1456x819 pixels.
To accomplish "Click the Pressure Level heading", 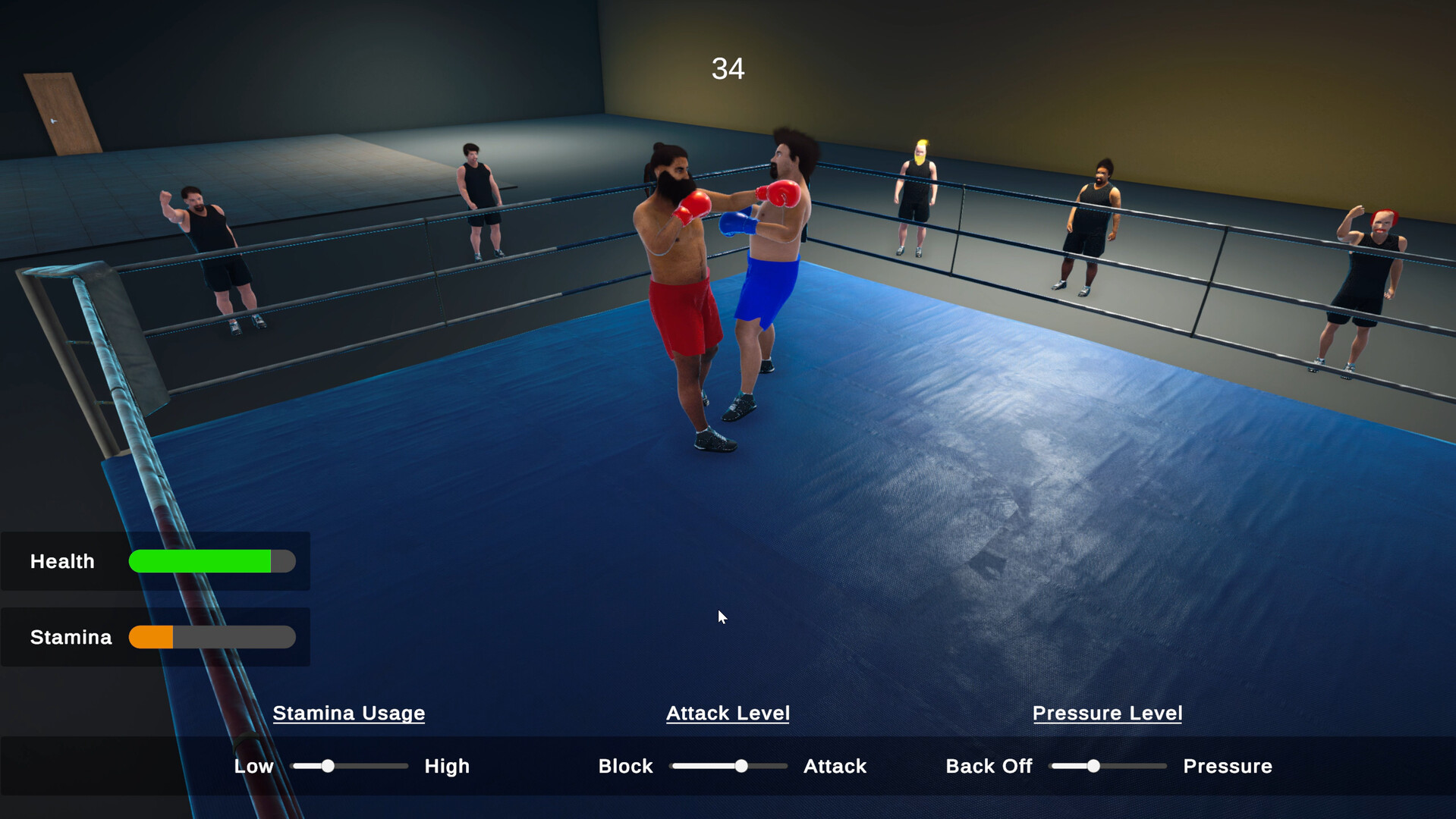I will pos(1107,713).
